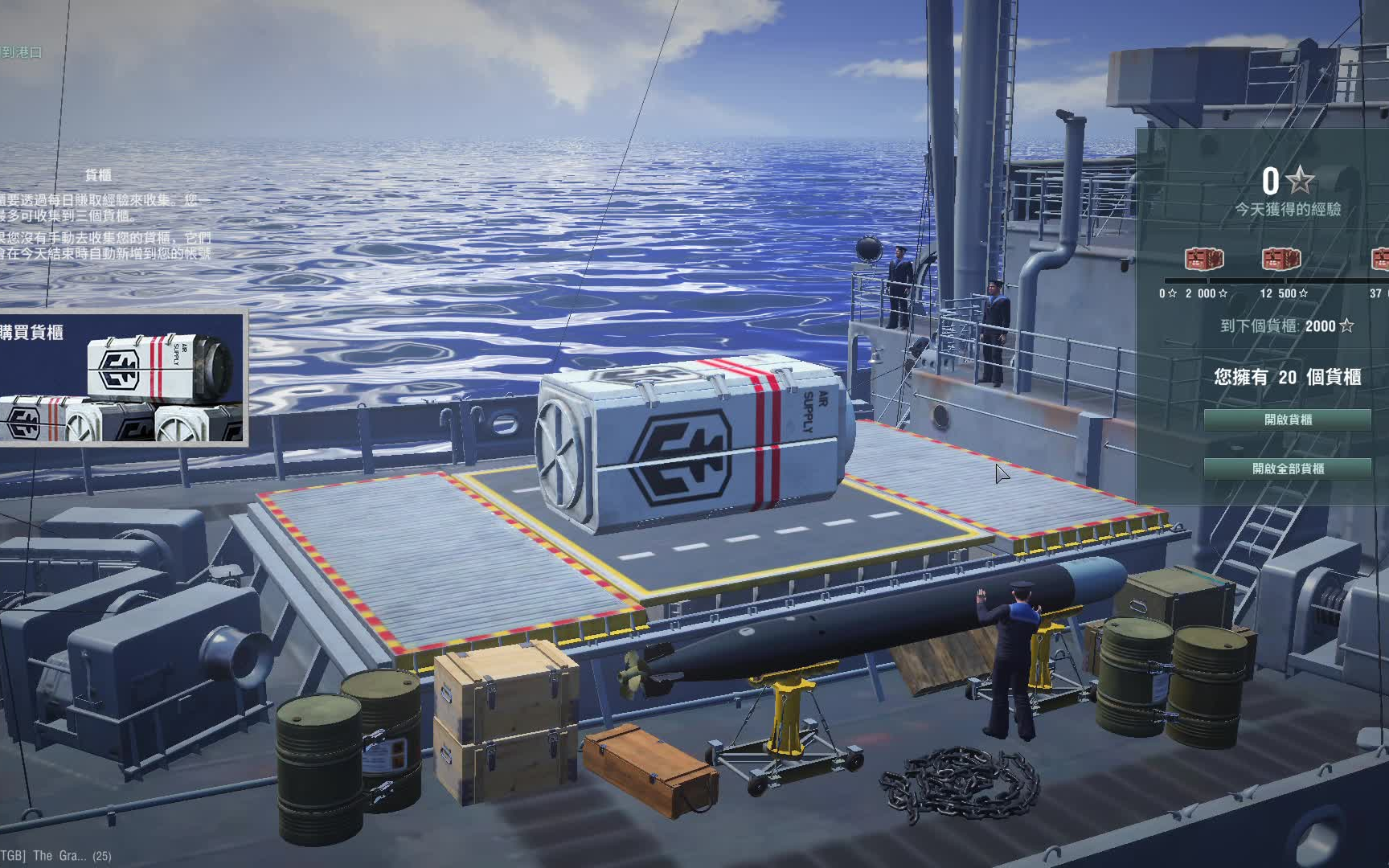Image resolution: width=1389 pixels, height=868 pixels.
Task: Activate the 開啟全部貨櫃 (open all) button
Action: point(1287,469)
